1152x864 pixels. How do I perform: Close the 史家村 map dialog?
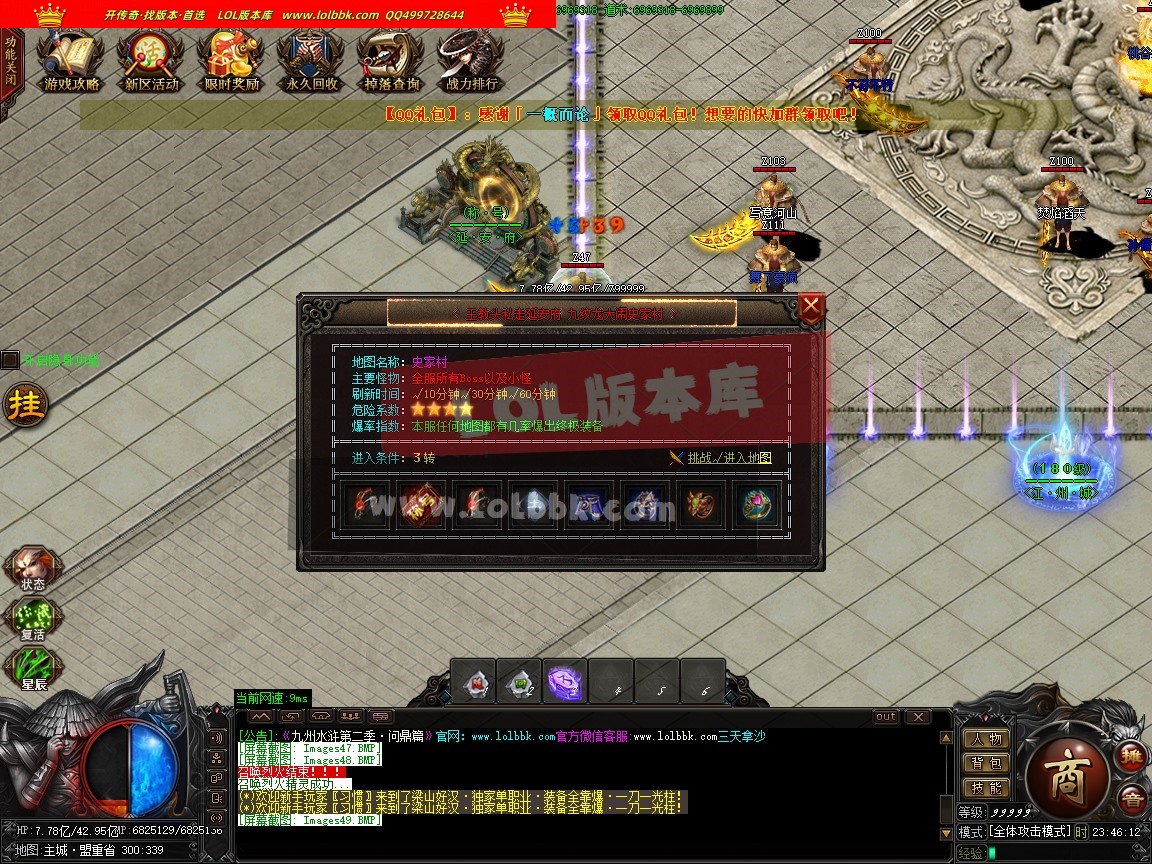click(811, 306)
